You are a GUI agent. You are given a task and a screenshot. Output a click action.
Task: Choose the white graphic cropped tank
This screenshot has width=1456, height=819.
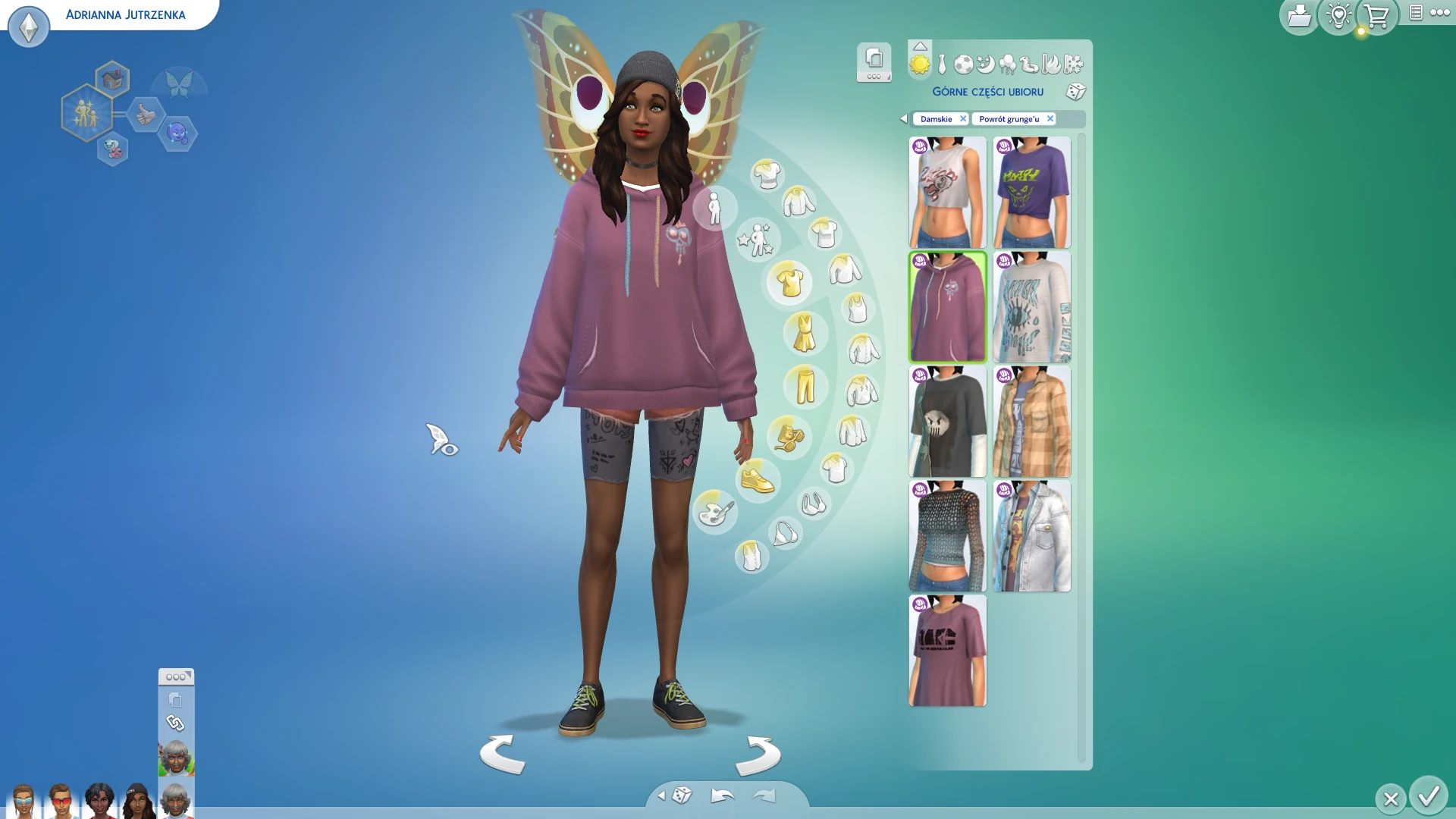[947, 193]
